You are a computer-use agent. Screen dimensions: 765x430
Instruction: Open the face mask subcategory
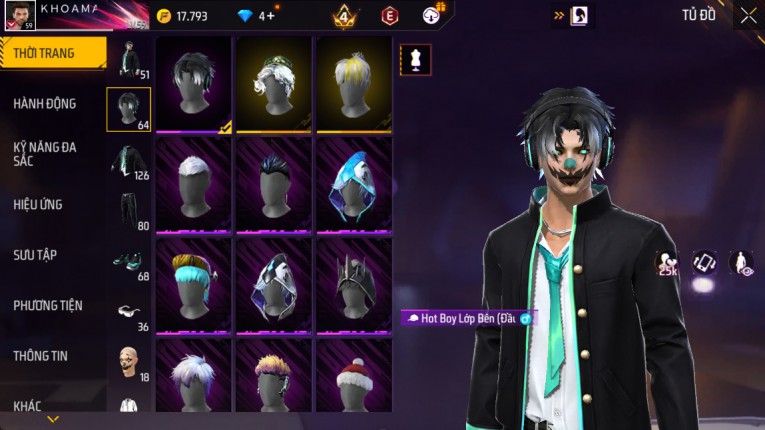click(129, 361)
